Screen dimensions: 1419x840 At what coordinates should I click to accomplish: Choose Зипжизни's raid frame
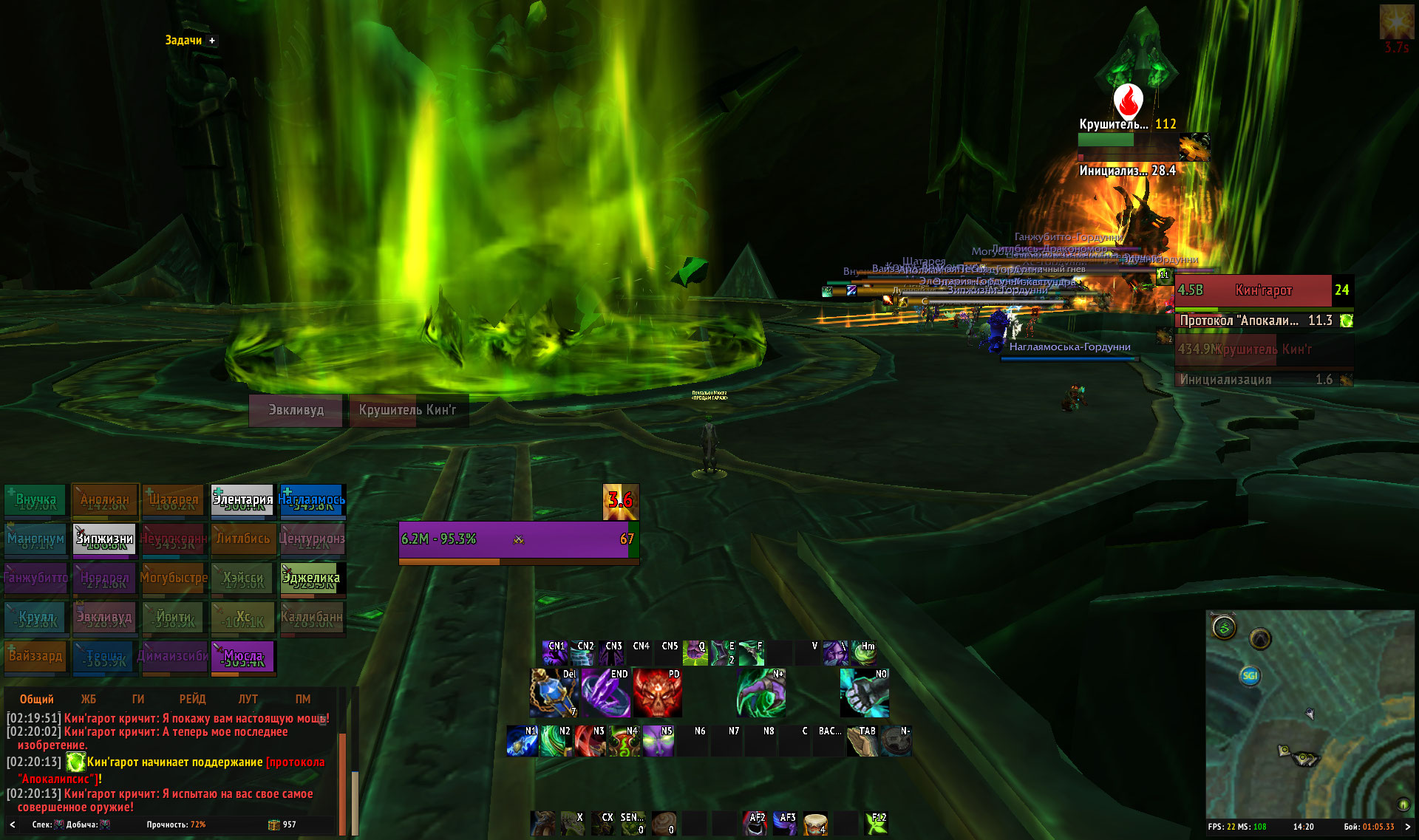pyautogui.click(x=104, y=539)
